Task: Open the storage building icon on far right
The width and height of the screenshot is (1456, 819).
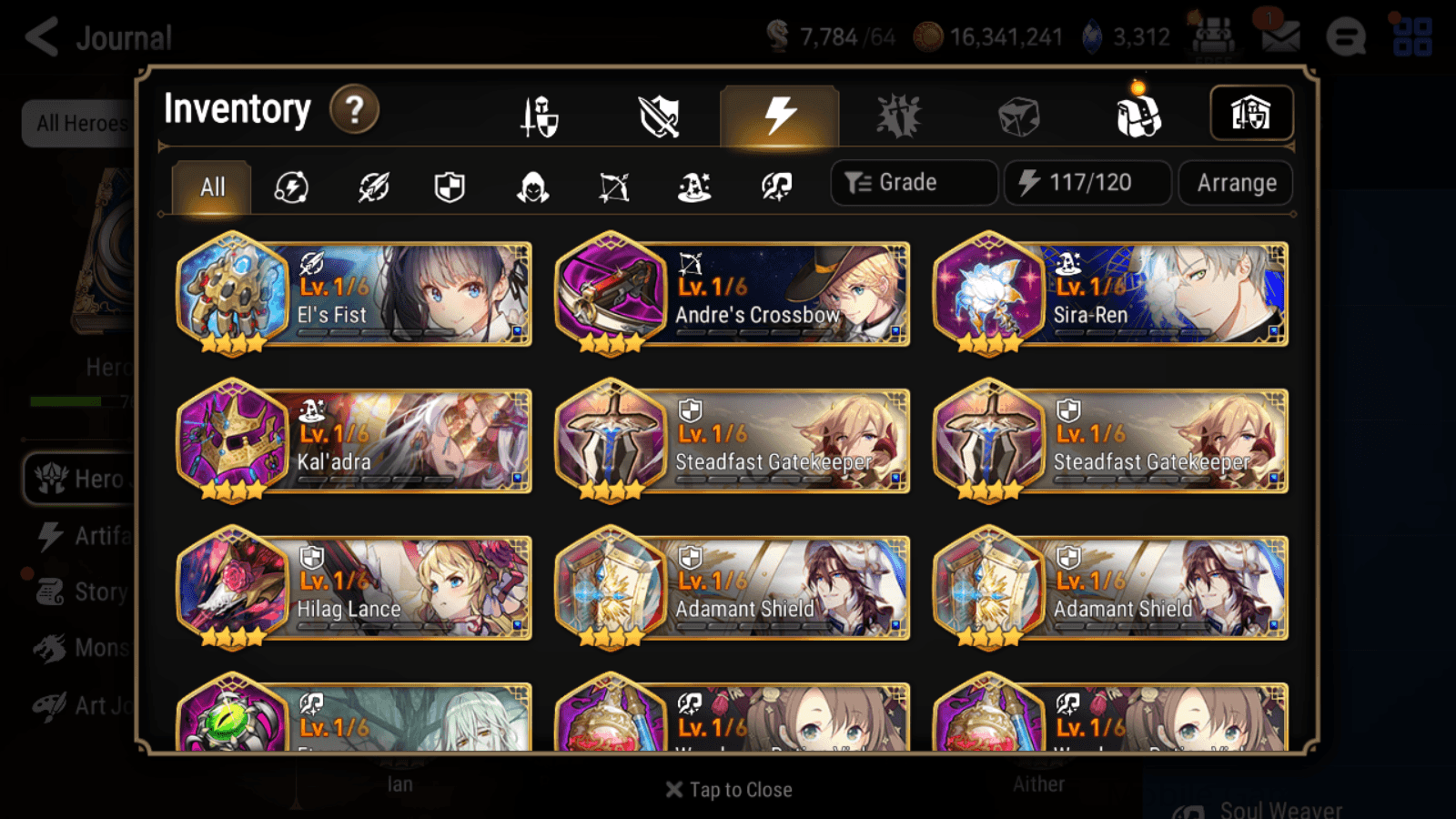Action: click(x=1251, y=114)
